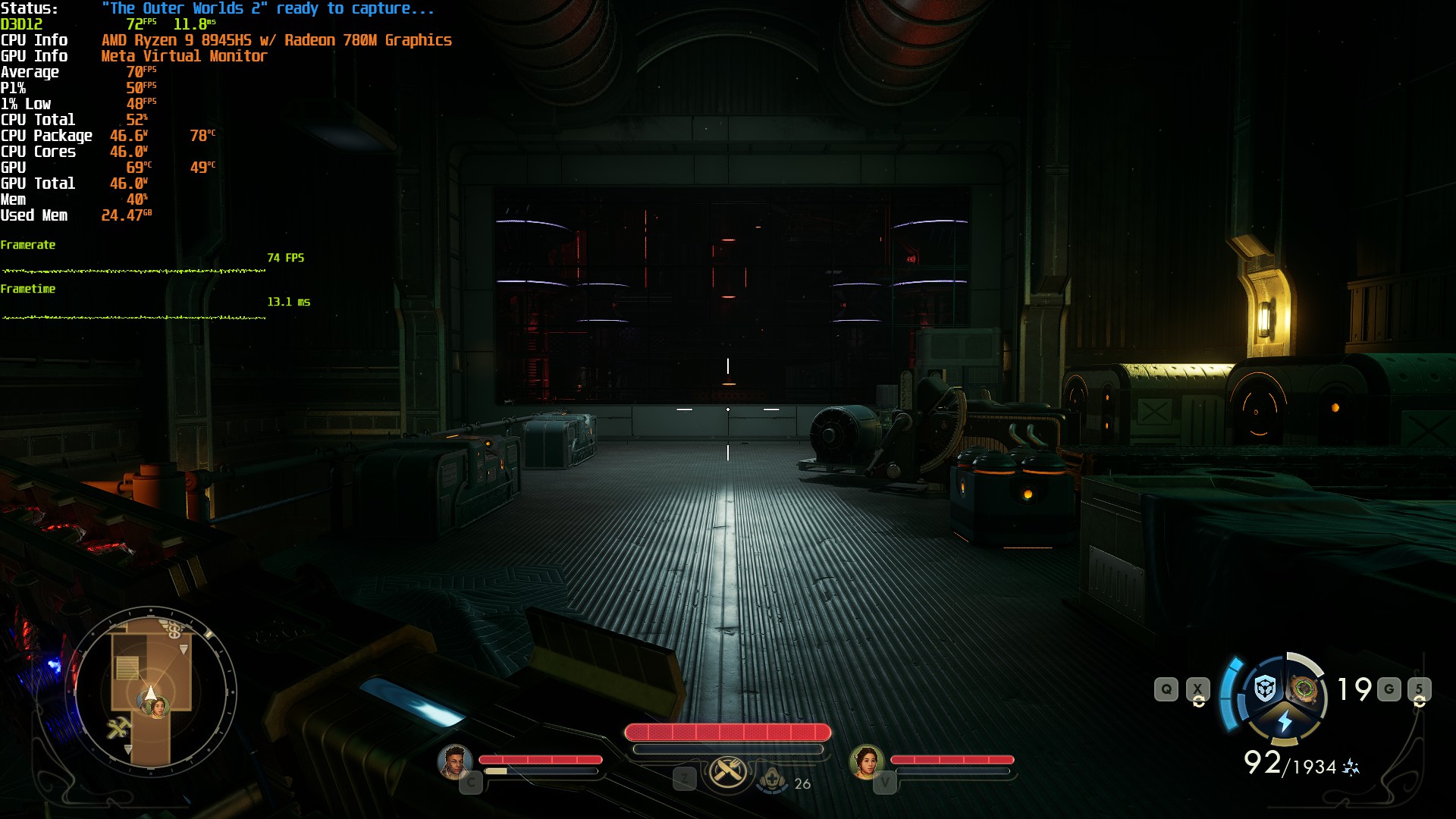The width and height of the screenshot is (1456, 819).
Task: Select the shield segment of the weapon wheel
Action: tap(1264, 689)
